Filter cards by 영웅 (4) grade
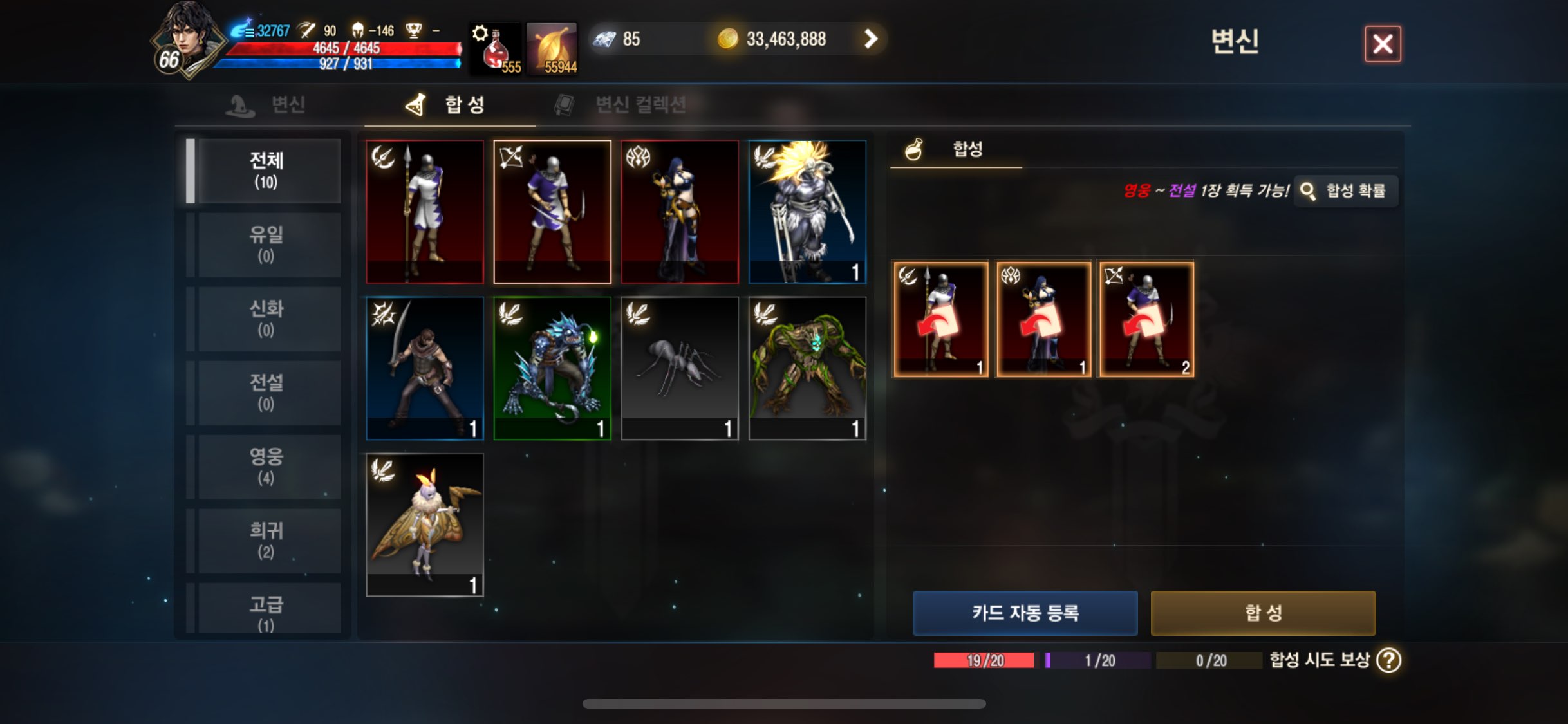The image size is (1568, 724). click(266, 466)
